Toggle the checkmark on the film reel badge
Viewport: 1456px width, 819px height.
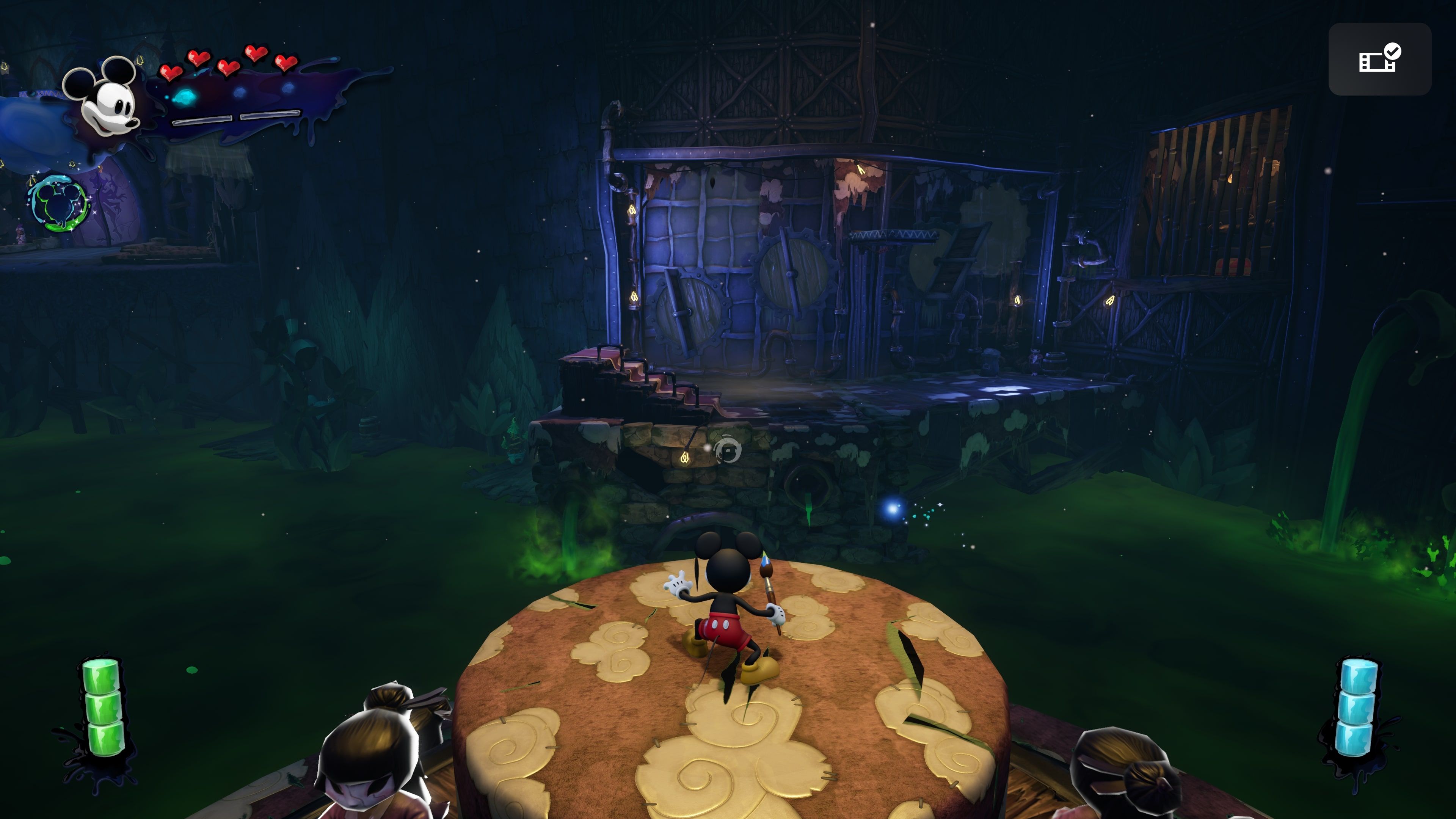[1393, 52]
